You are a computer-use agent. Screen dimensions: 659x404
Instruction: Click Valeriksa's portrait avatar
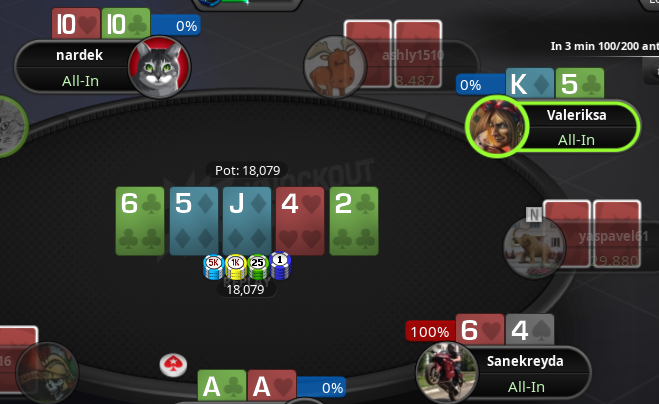tap(496, 127)
